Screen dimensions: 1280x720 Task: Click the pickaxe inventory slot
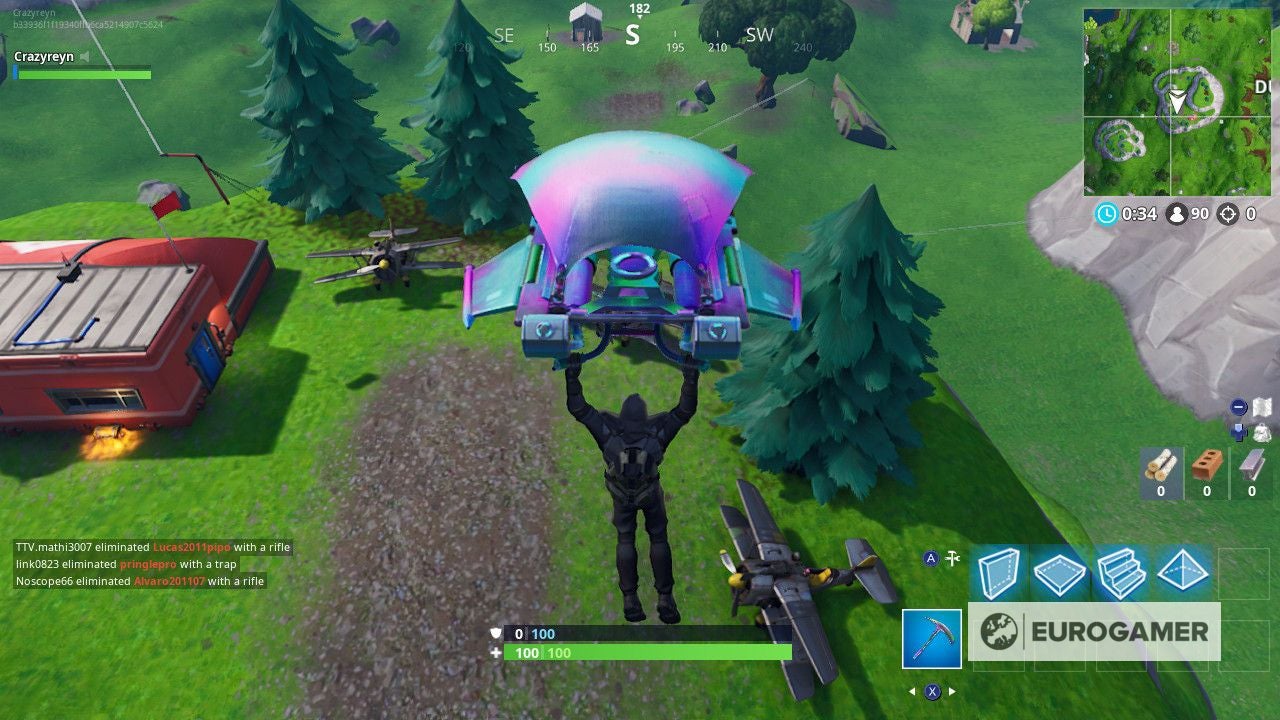point(931,637)
